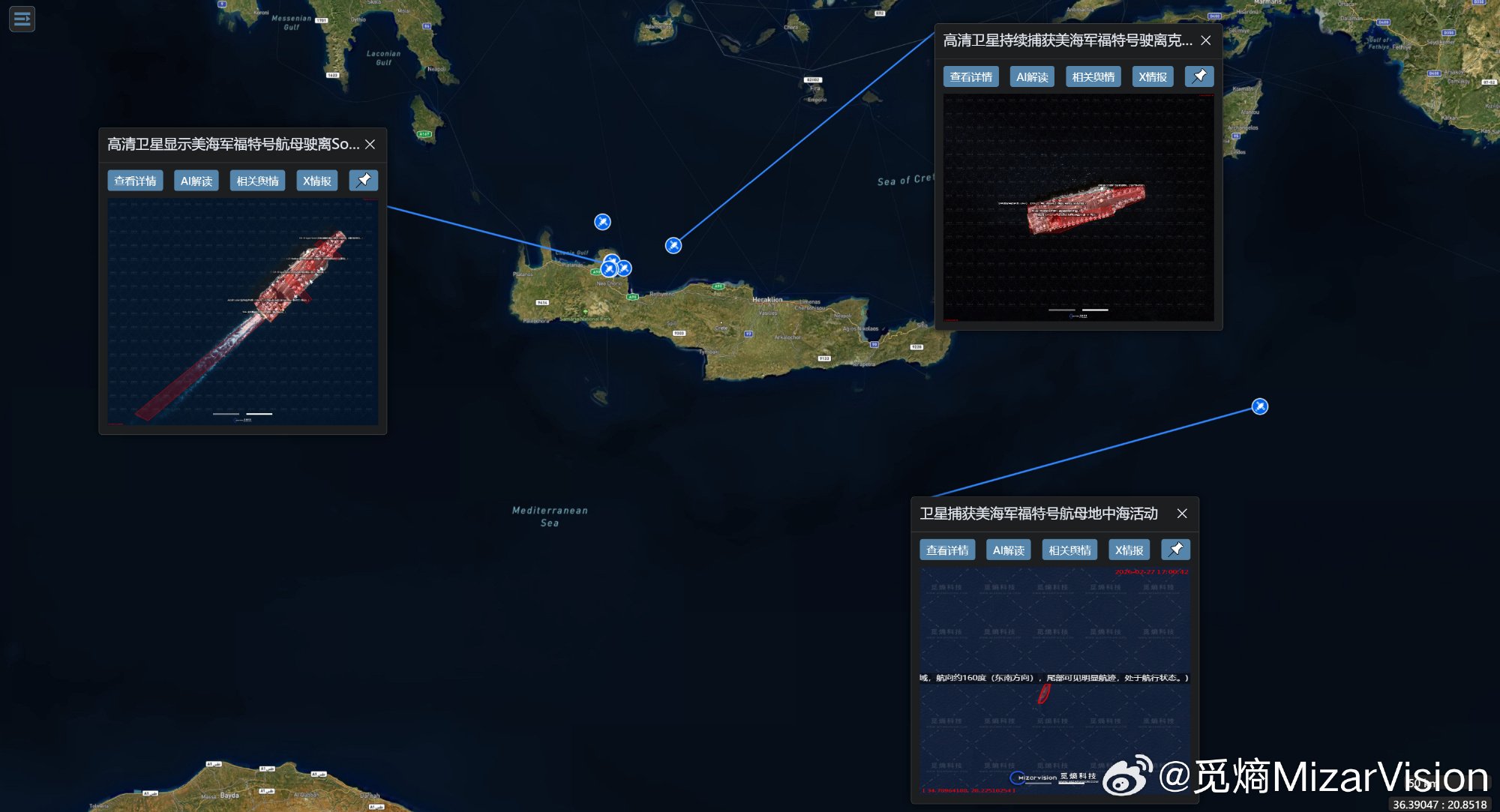
Task: Open 查看详情 in the 高清卫星持续捕获 popup
Action: click(x=970, y=77)
